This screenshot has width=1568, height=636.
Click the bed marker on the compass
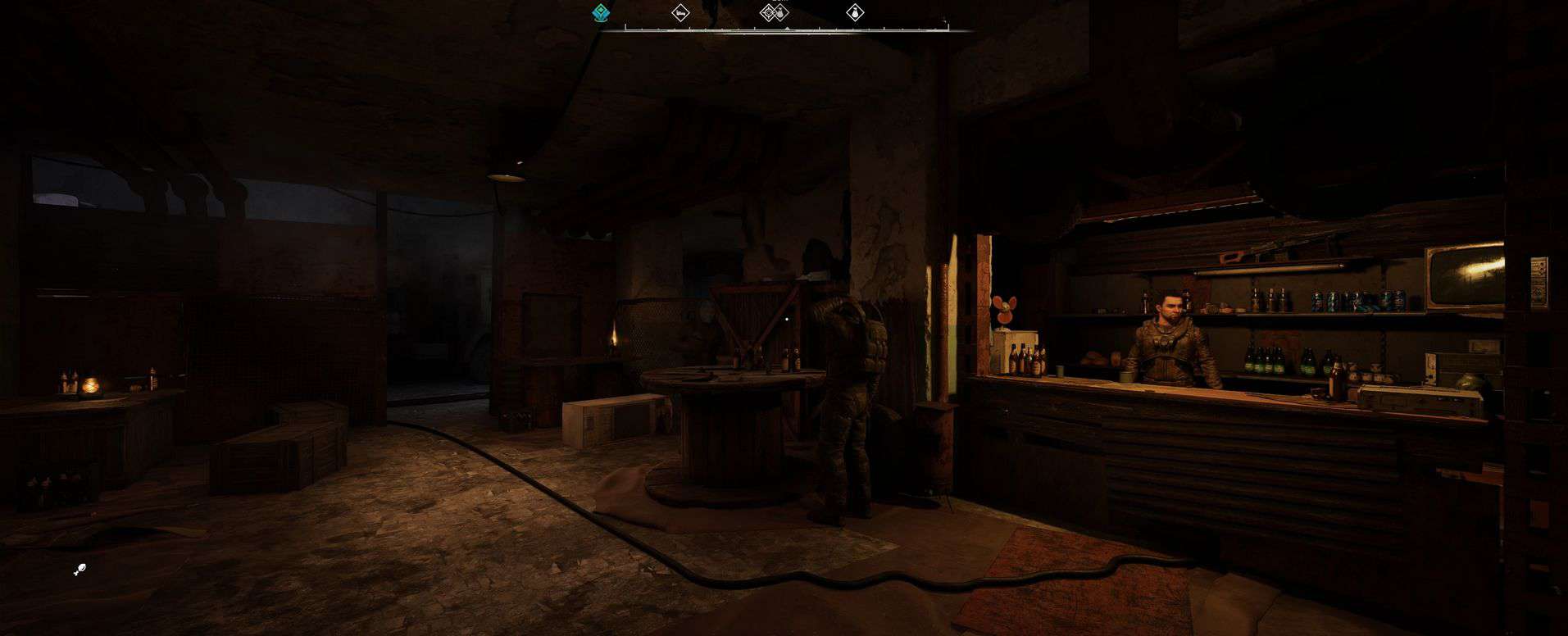[680, 13]
